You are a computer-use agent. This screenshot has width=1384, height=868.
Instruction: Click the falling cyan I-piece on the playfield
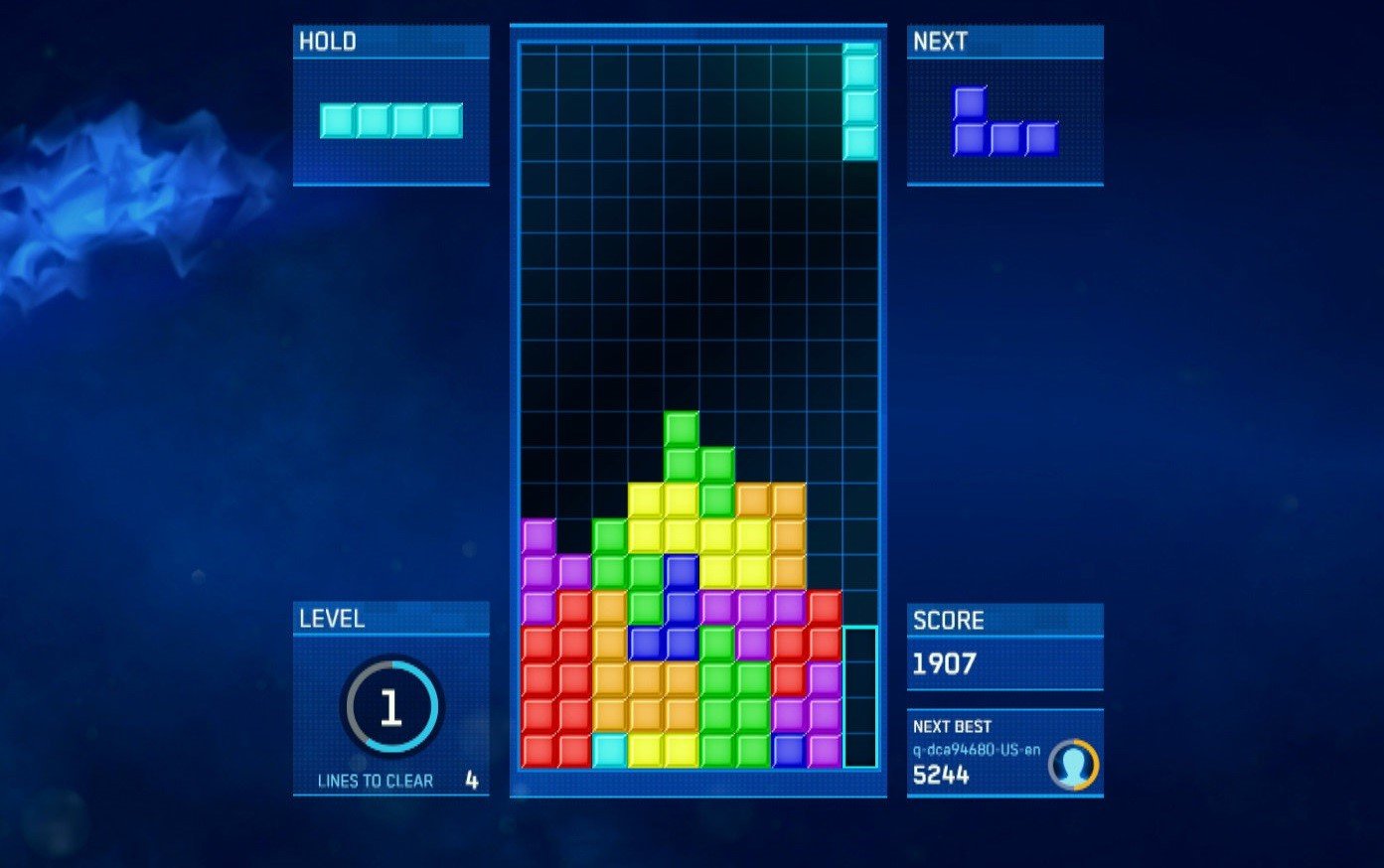click(x=860, y=99)
